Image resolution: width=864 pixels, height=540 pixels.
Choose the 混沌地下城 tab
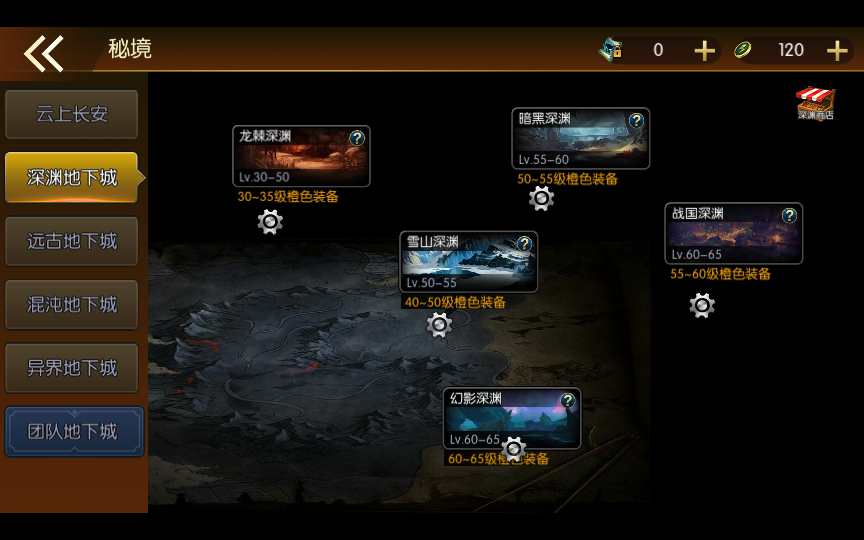point(71,304)
